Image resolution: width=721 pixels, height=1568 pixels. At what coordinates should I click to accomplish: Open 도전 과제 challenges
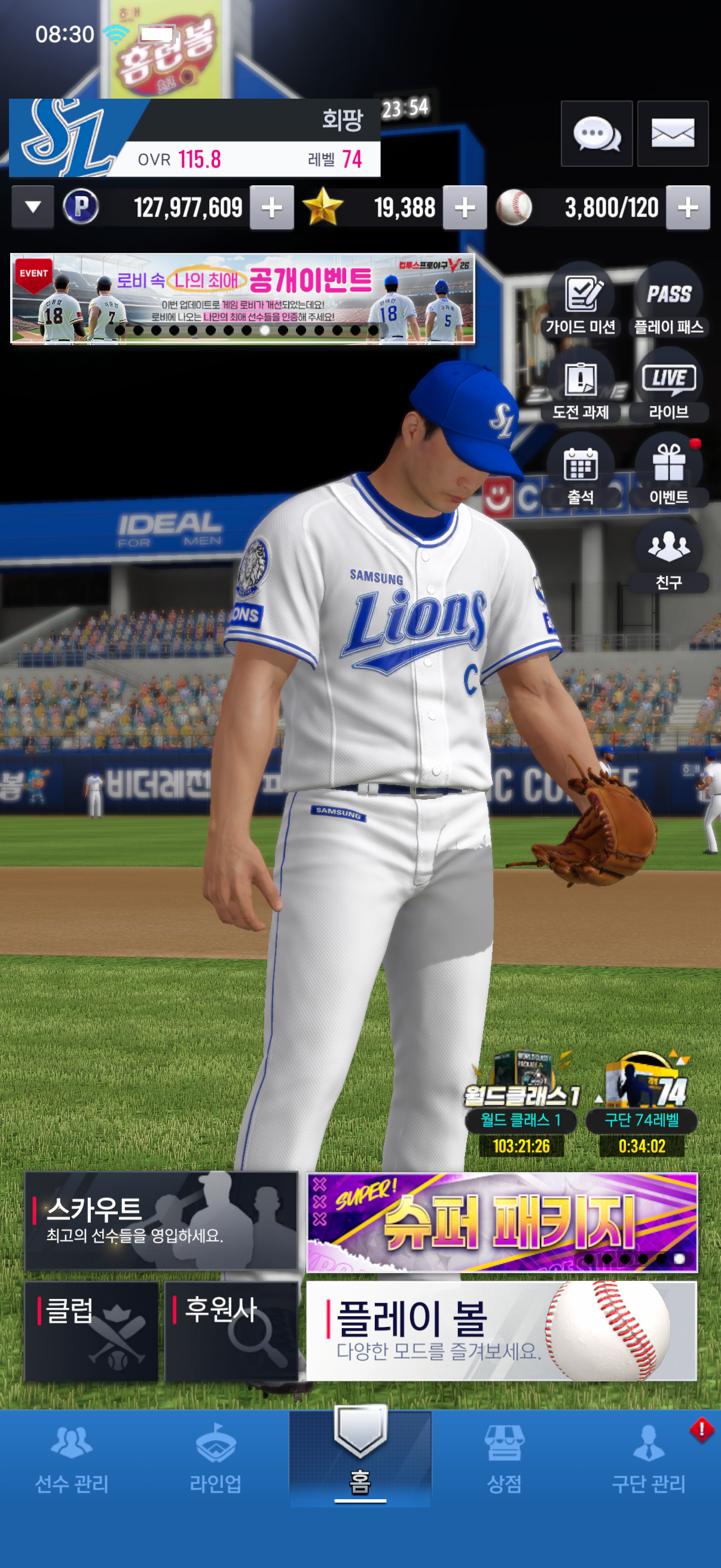(581, 386)
